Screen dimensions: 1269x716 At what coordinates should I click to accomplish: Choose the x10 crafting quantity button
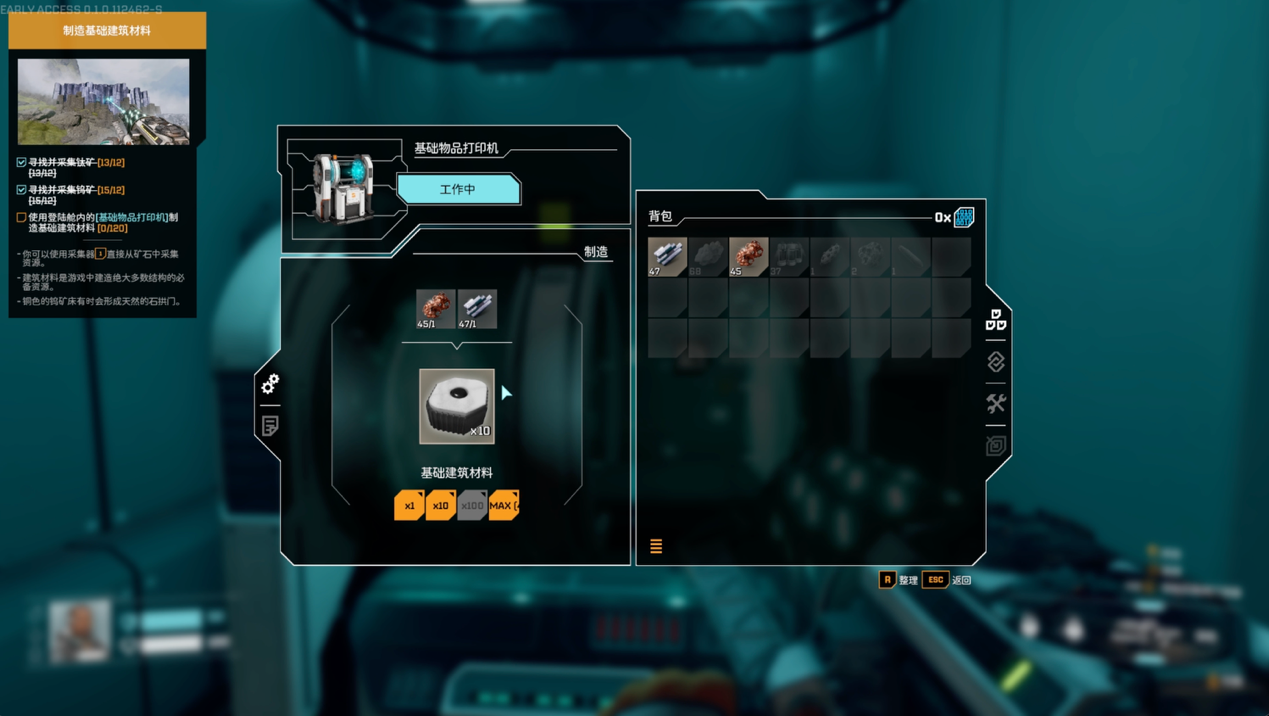[x=440, y=505]
